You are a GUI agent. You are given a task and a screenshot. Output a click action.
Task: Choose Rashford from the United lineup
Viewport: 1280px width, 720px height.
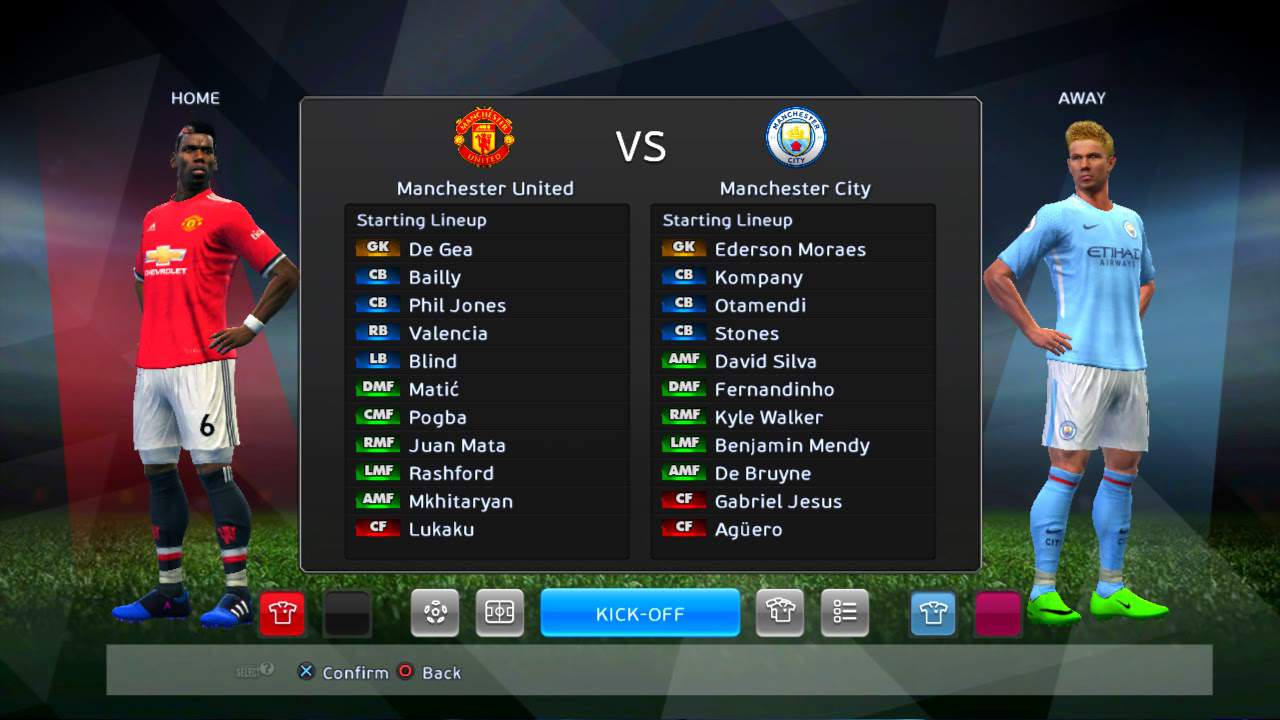point(451,473)
